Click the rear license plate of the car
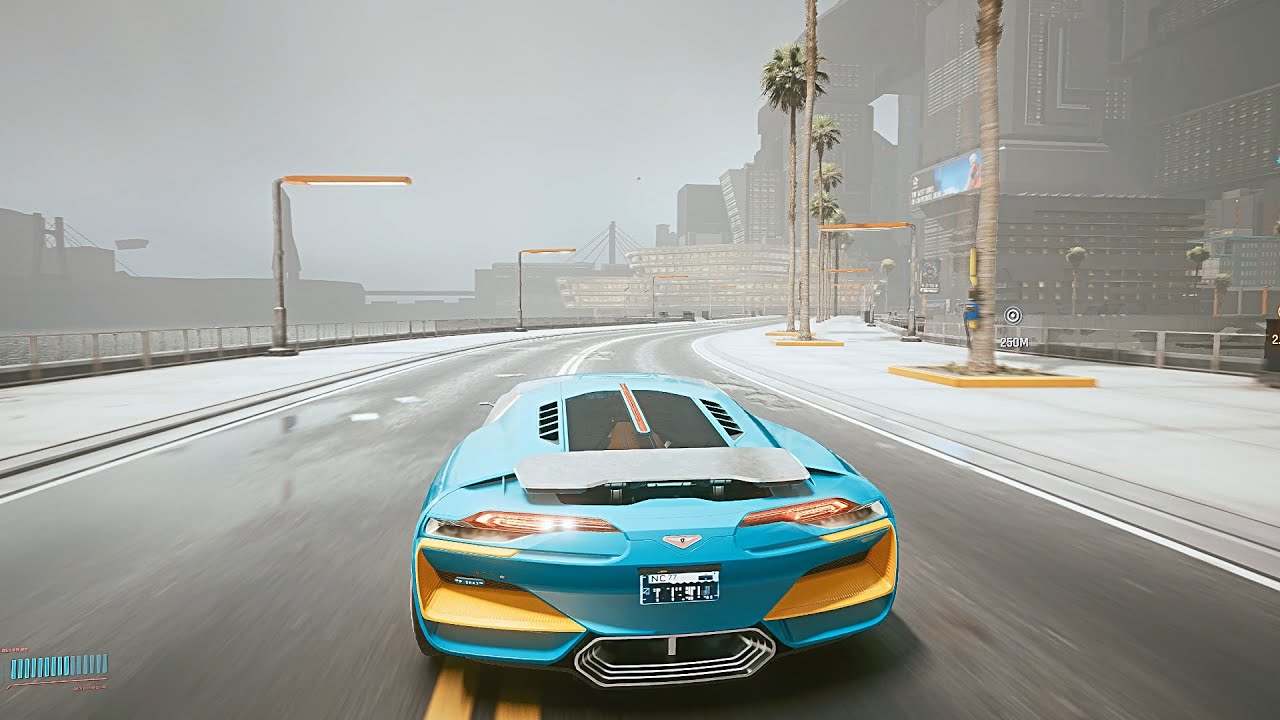1280x720 pixels. pyautogui.click(x=680, y=588)
